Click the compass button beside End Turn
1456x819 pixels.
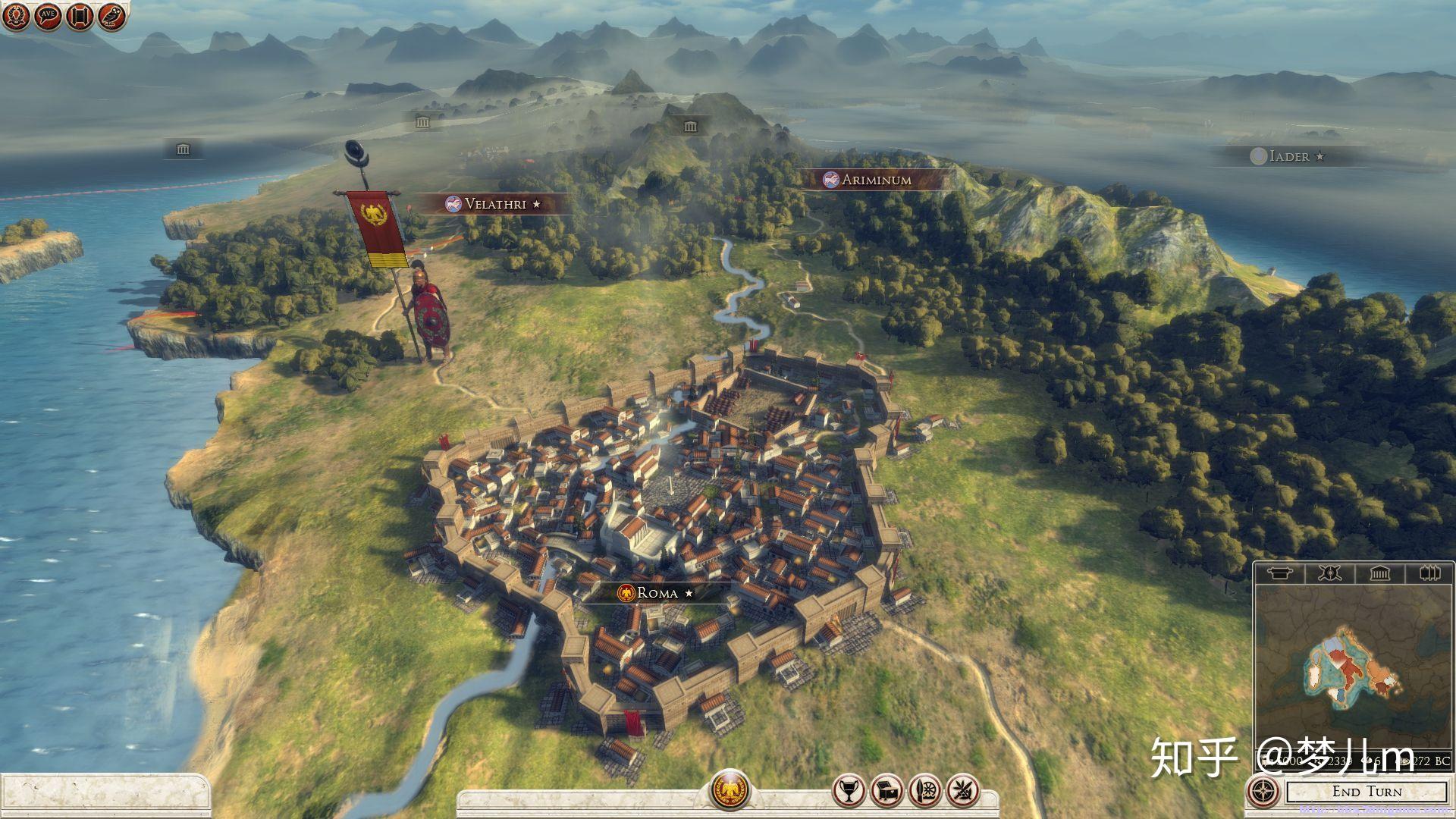1263,792
